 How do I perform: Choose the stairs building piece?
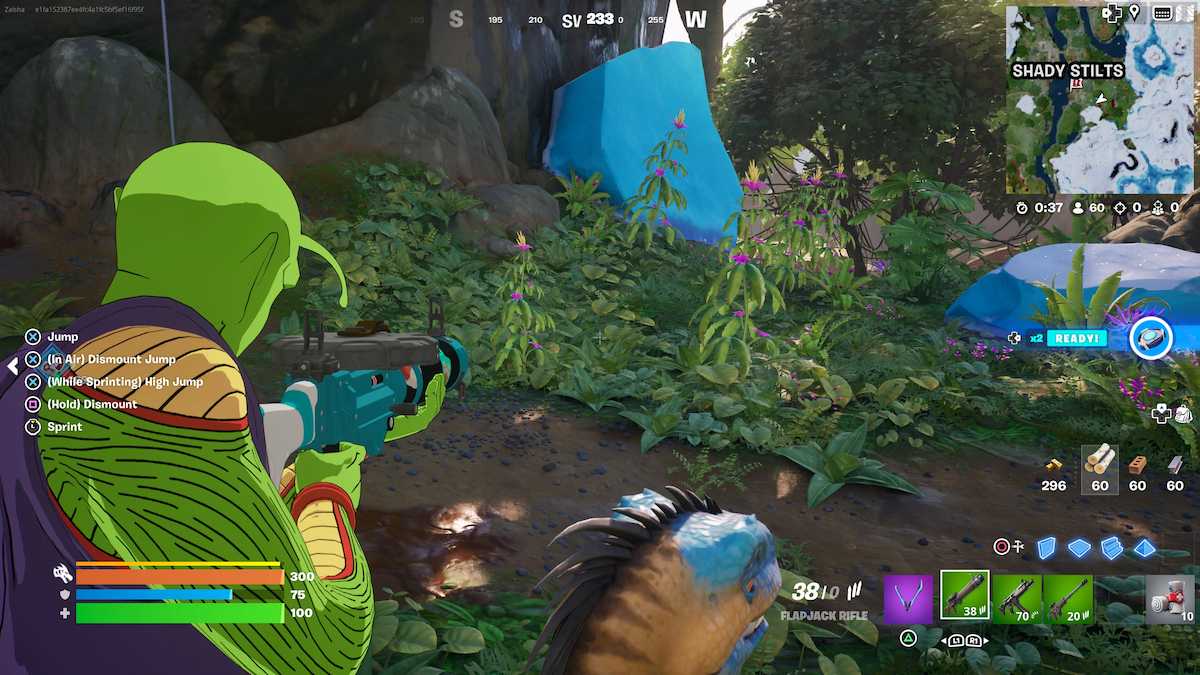point(1112,547)
